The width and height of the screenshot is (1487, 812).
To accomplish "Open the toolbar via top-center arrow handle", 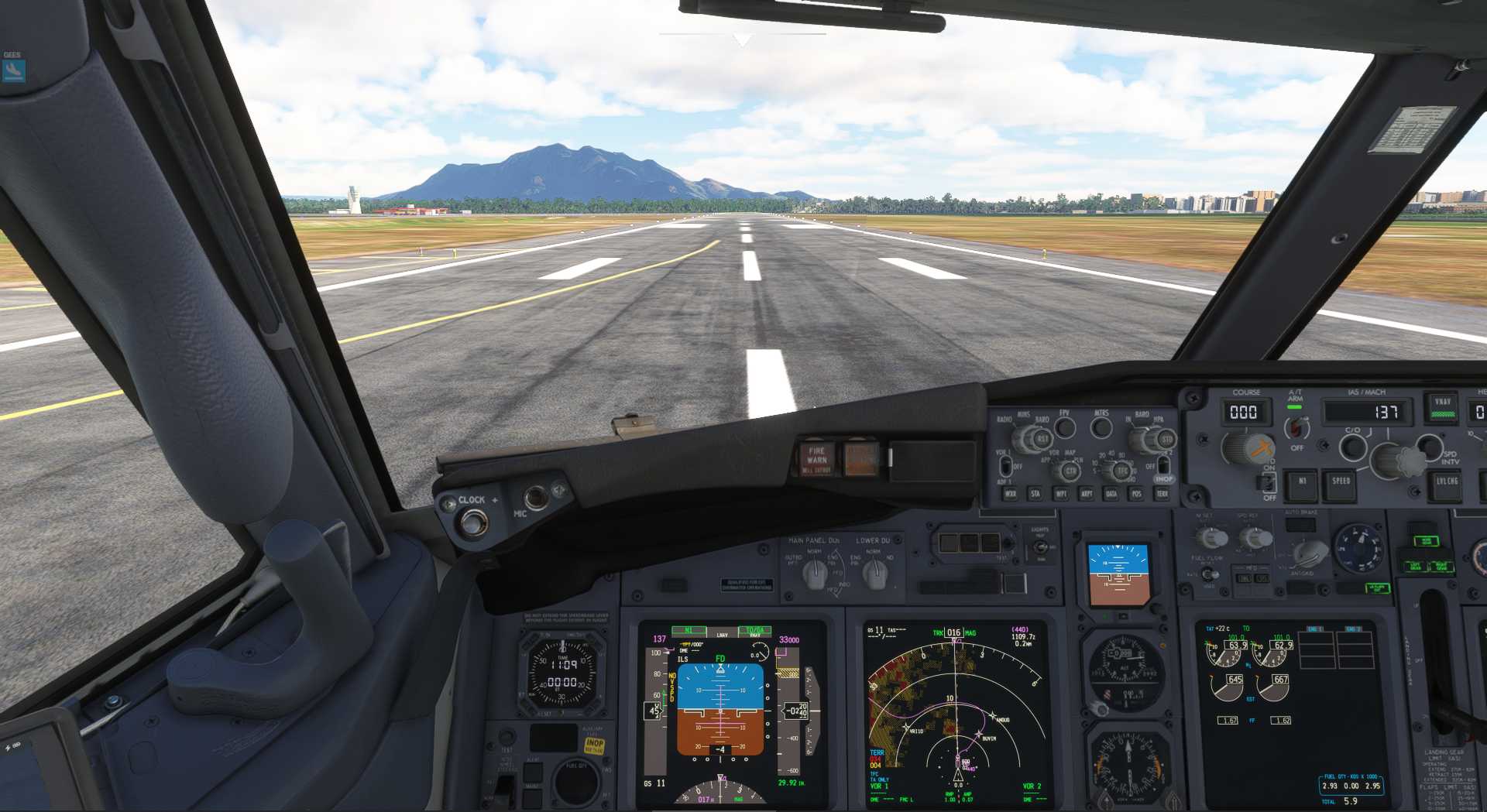I will [742, 39].
